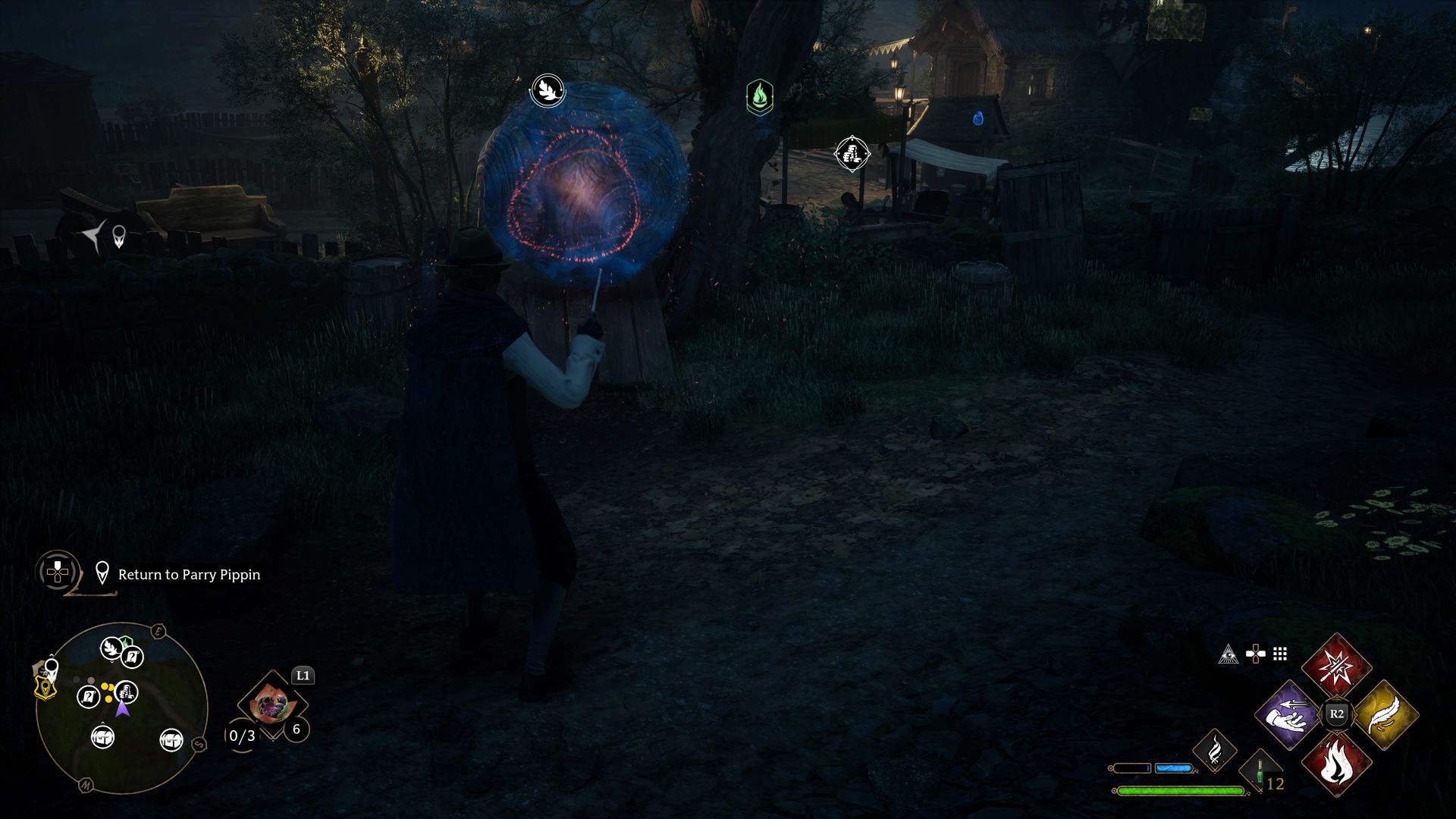Click the player arrow on the minimap
Image resolution: width=1456 pixels, height=819 pixels.
point(122,709)
